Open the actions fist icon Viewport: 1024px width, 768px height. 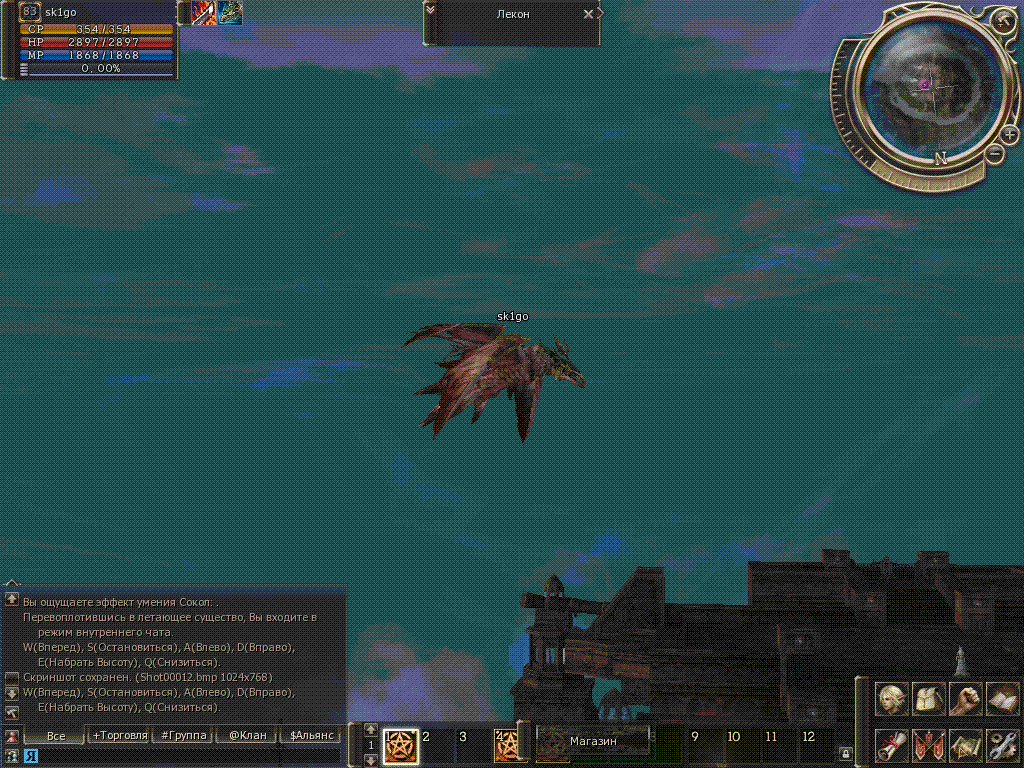[x=965, y=699]
